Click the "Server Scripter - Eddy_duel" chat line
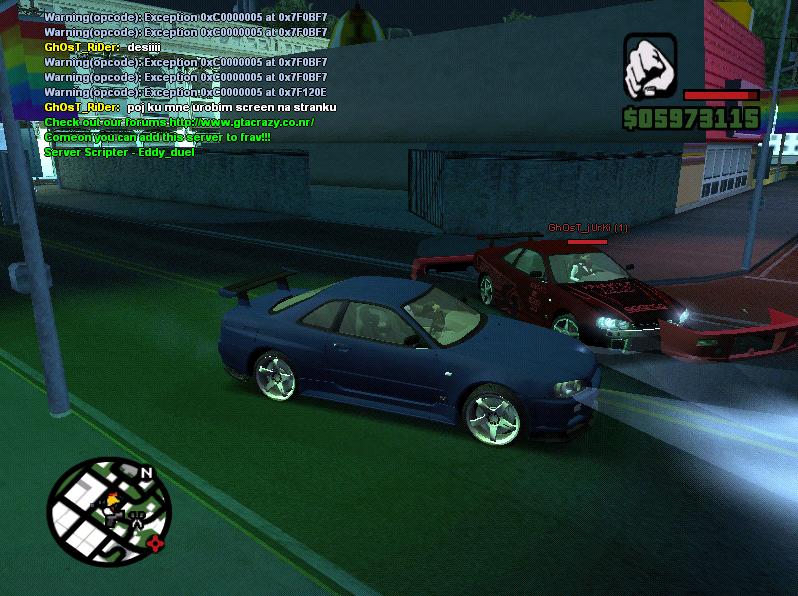The height and width of the screenshot is (596, 798). 119,152
